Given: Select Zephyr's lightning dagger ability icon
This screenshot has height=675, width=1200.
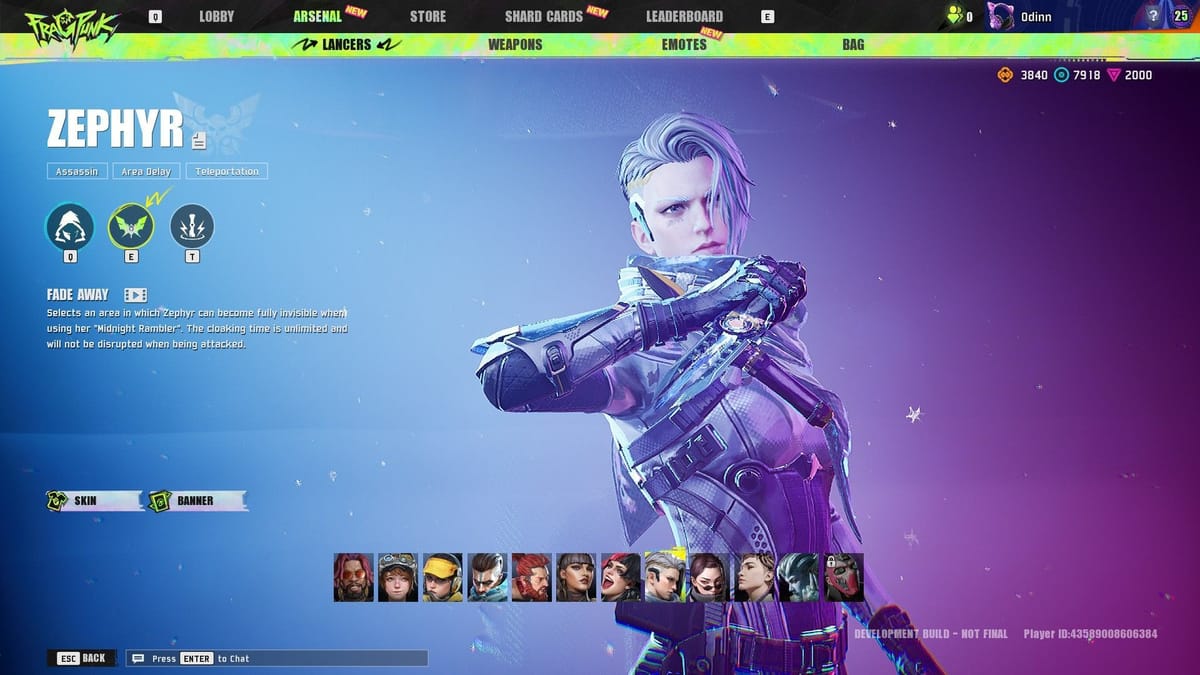Looking at the screenshot, I should (192, 226).
